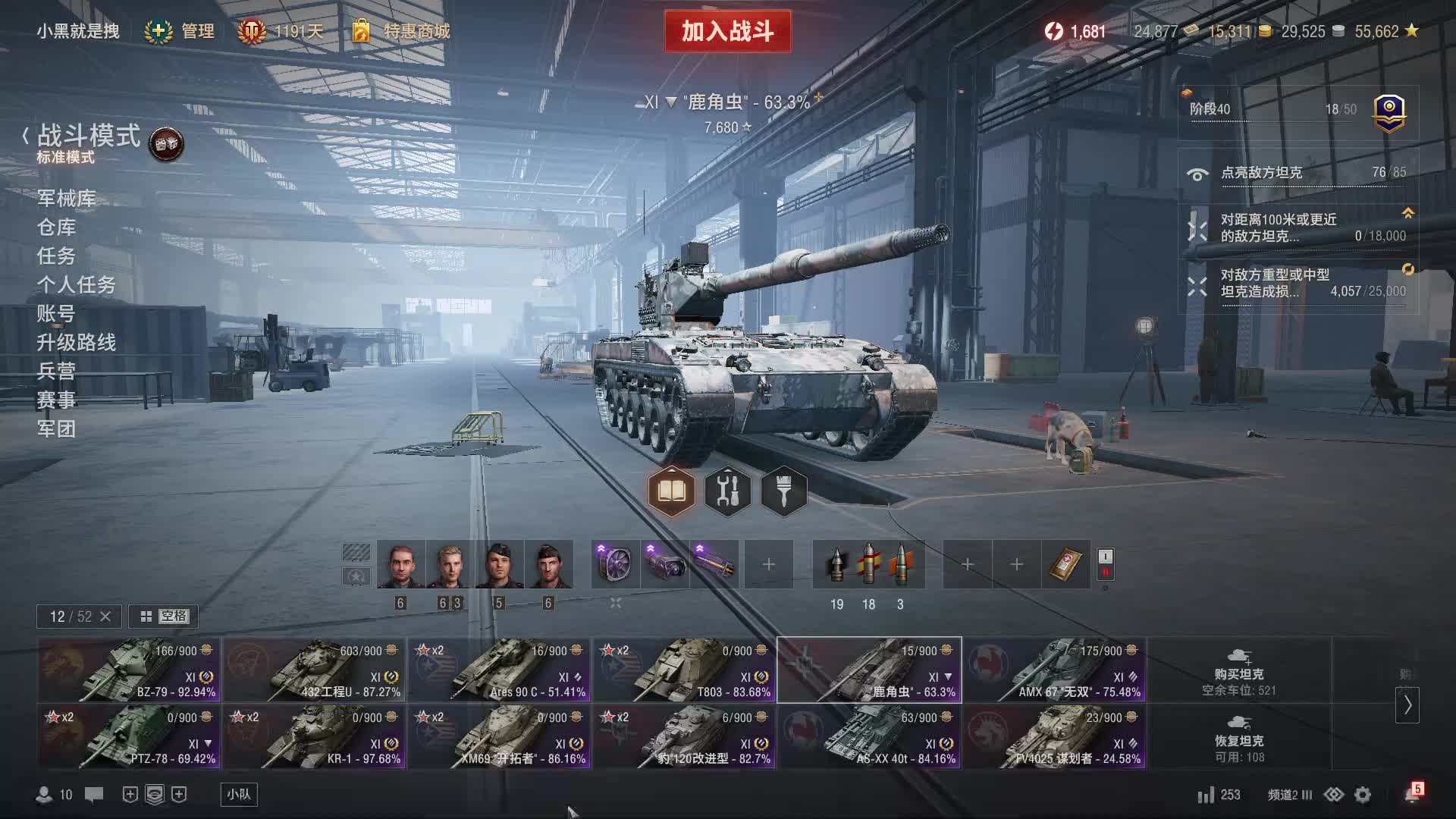Open the wrench maintenance hexagon icon
The height and width of the screenshot is (819, 1456).
(727, 491)
